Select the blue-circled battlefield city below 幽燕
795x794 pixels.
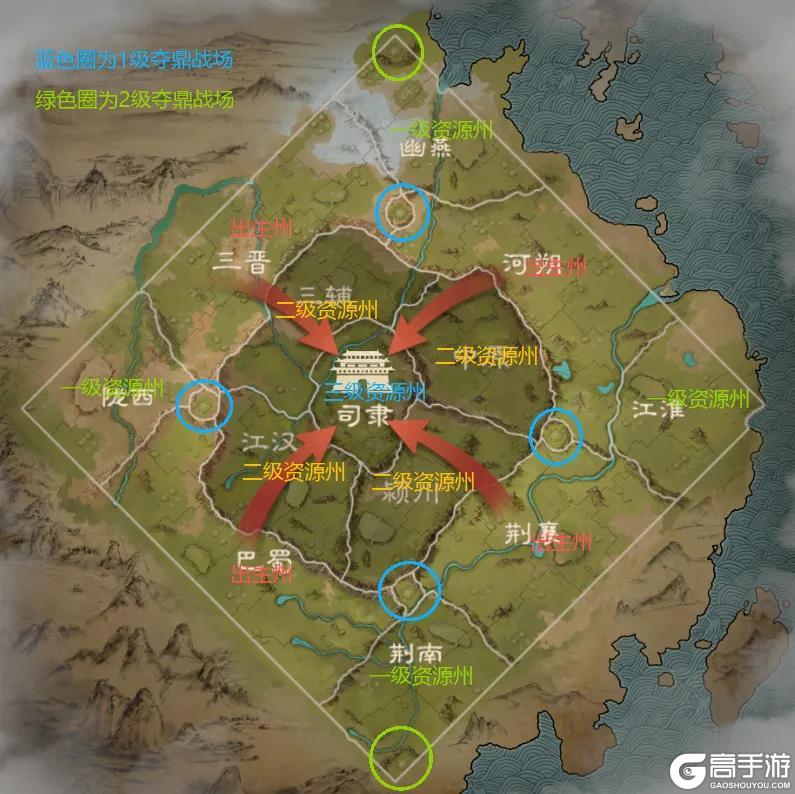click(x=402, y=211)
